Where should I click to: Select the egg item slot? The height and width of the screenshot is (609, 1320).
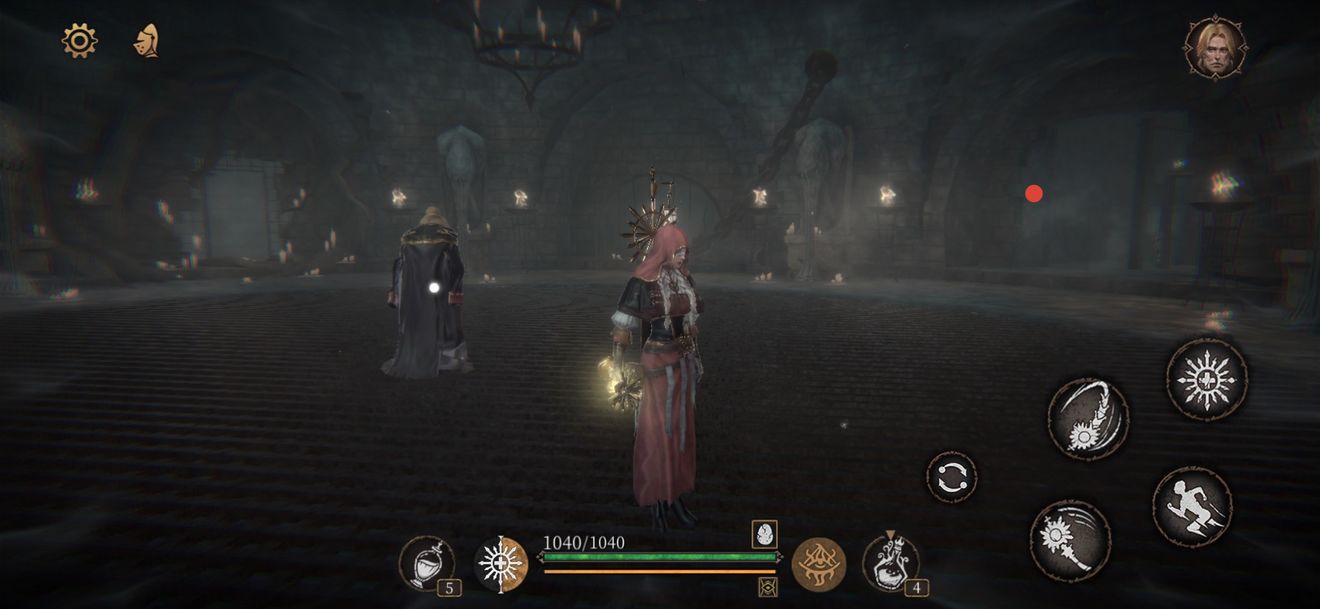click(x=765, y=534)
